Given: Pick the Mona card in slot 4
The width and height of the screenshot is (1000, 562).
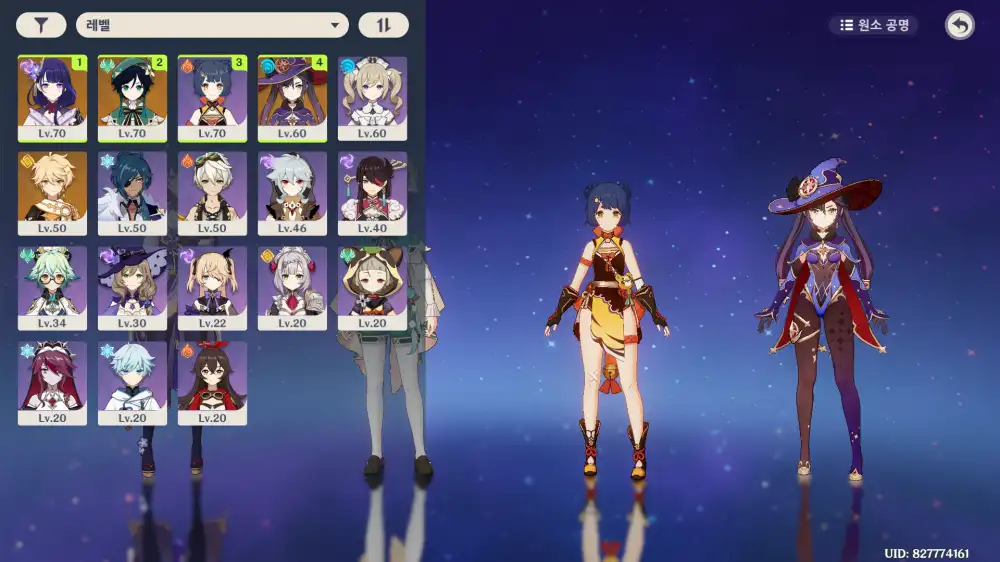Looking at the screenshot, I should 292,98.
